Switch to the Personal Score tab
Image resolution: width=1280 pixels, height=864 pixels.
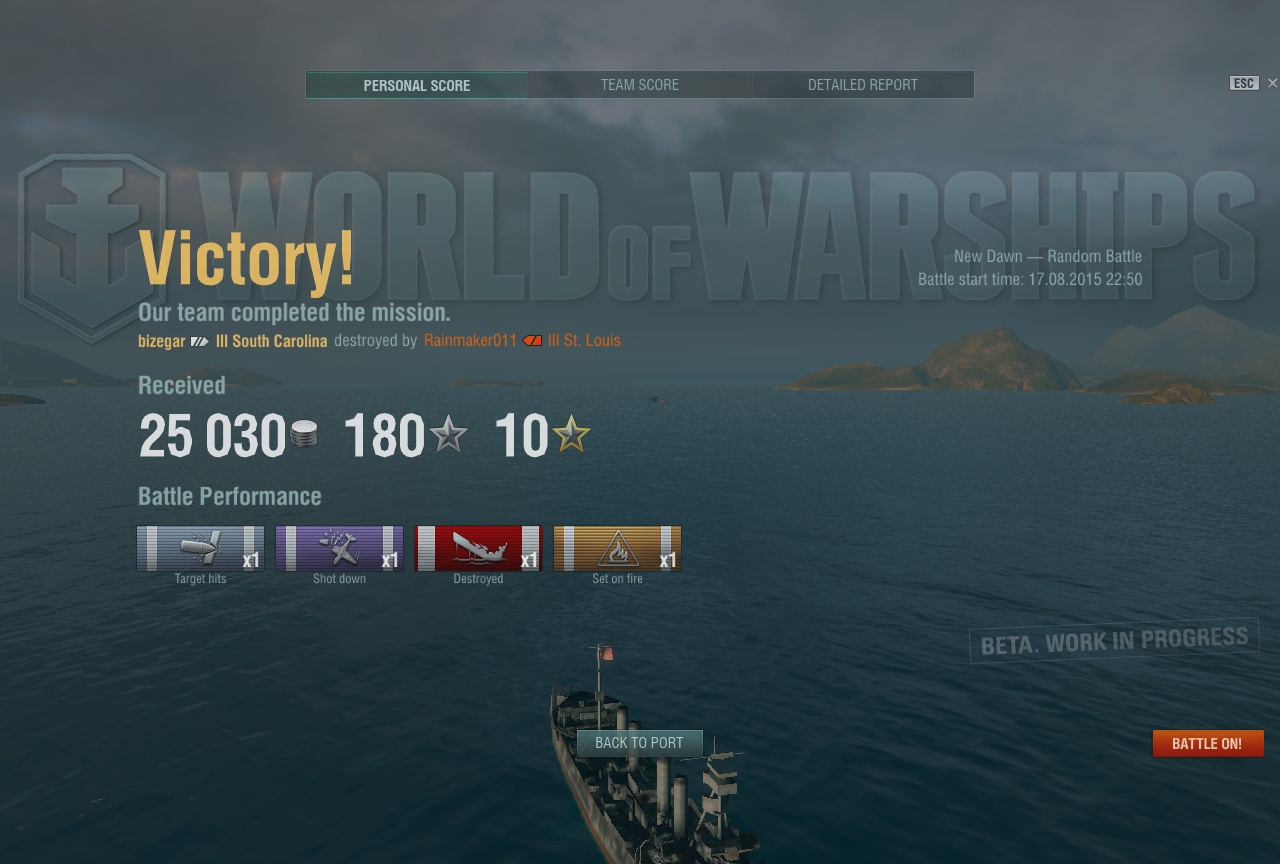tap(416, 85)
